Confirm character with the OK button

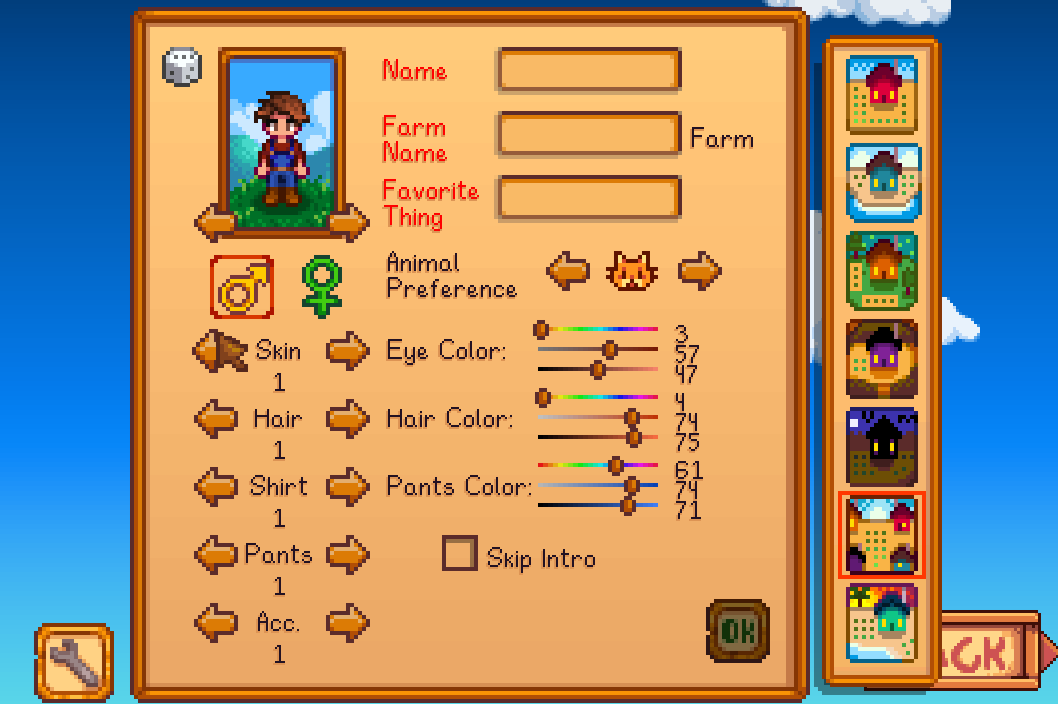click(738, 630)
